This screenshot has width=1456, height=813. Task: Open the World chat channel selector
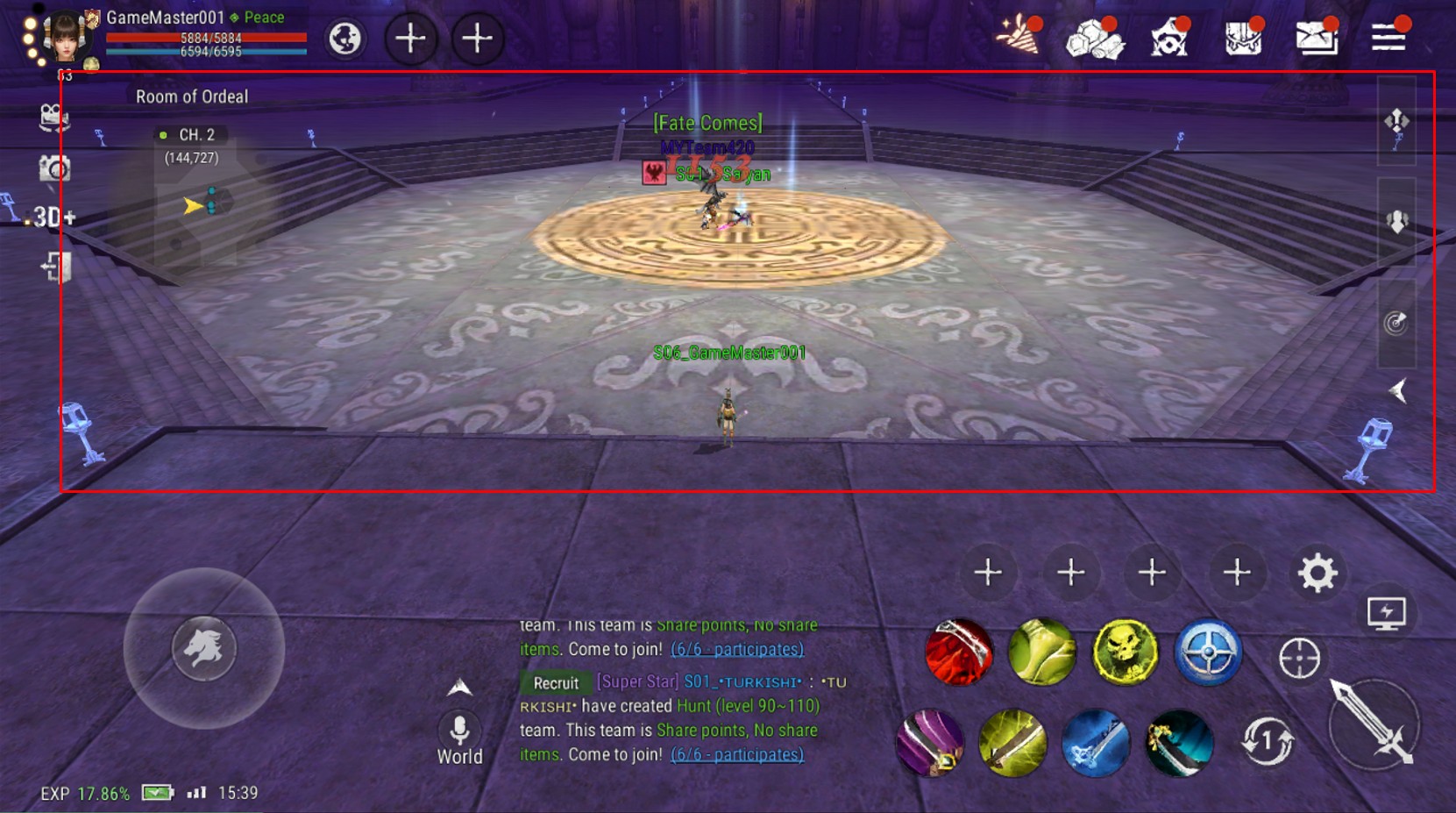459,741
